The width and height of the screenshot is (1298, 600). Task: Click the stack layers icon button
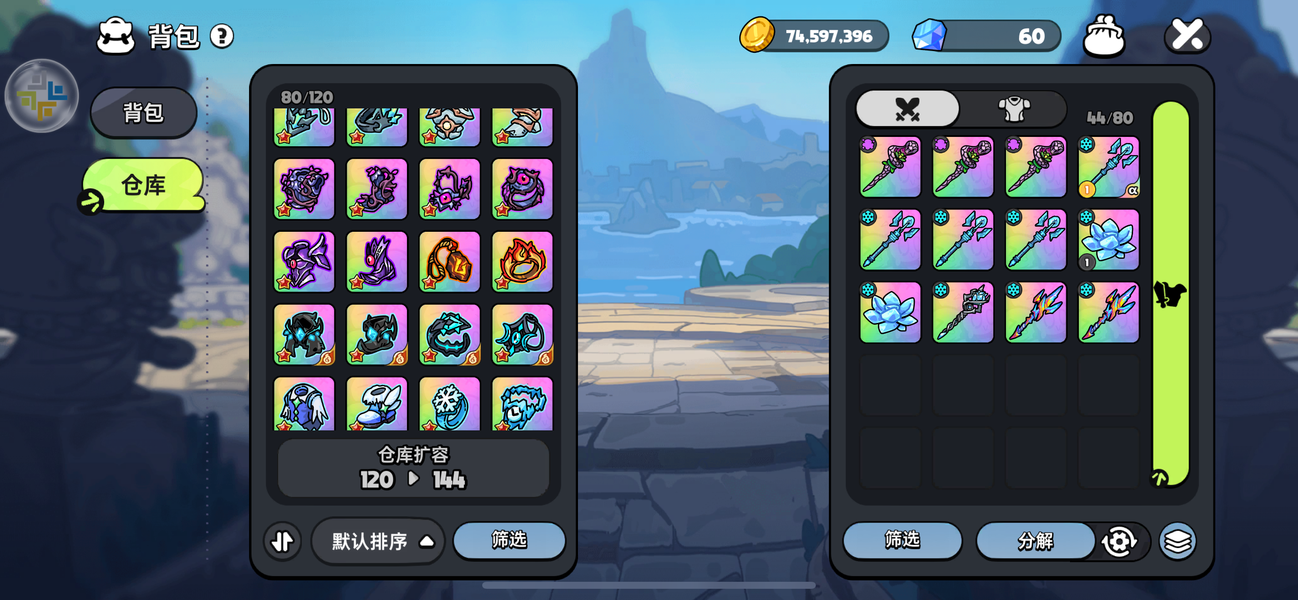pos(1178,541)
